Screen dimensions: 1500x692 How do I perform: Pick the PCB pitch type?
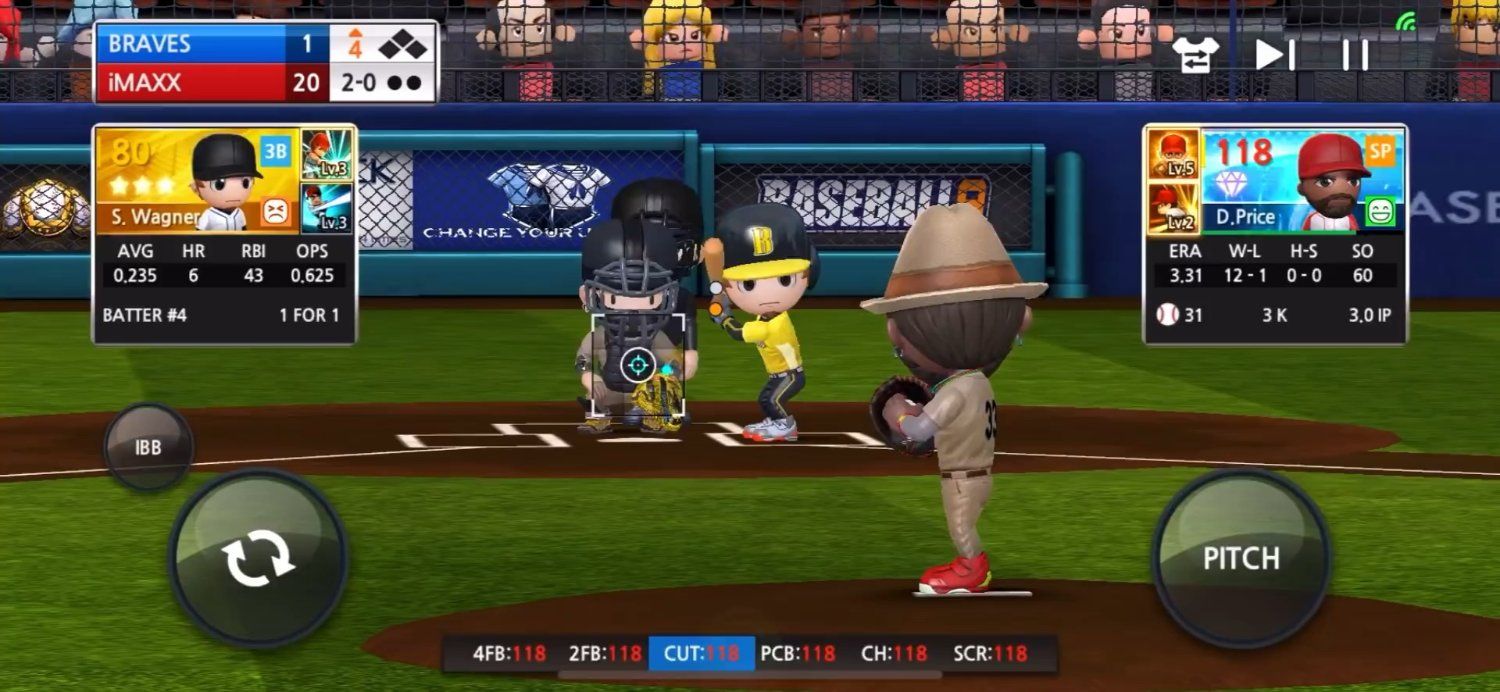coord(797,654)
